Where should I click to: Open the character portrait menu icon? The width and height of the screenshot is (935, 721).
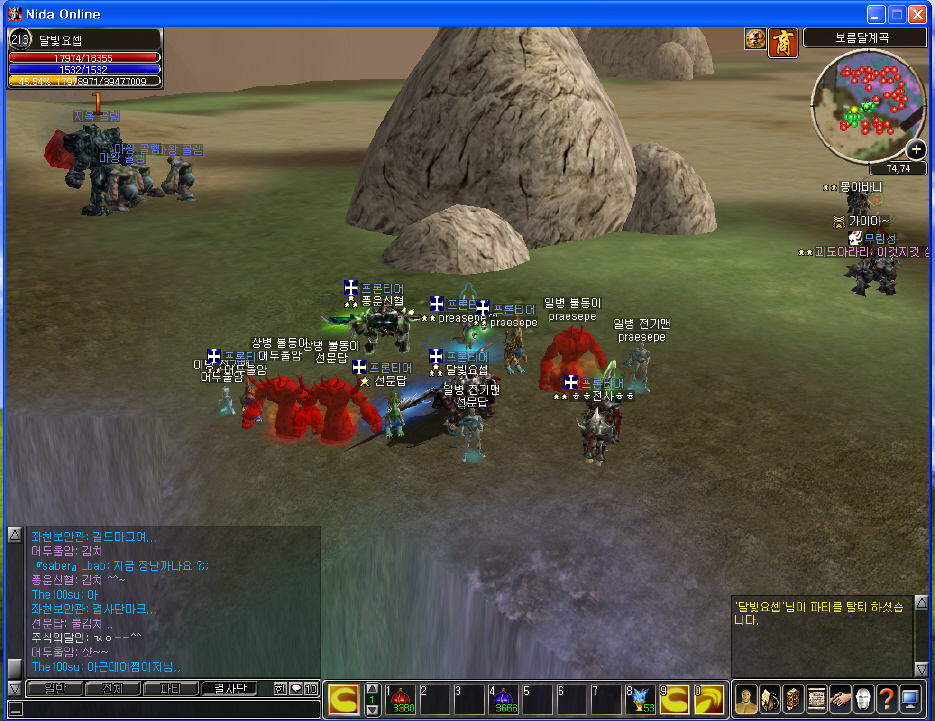[745, 699]
